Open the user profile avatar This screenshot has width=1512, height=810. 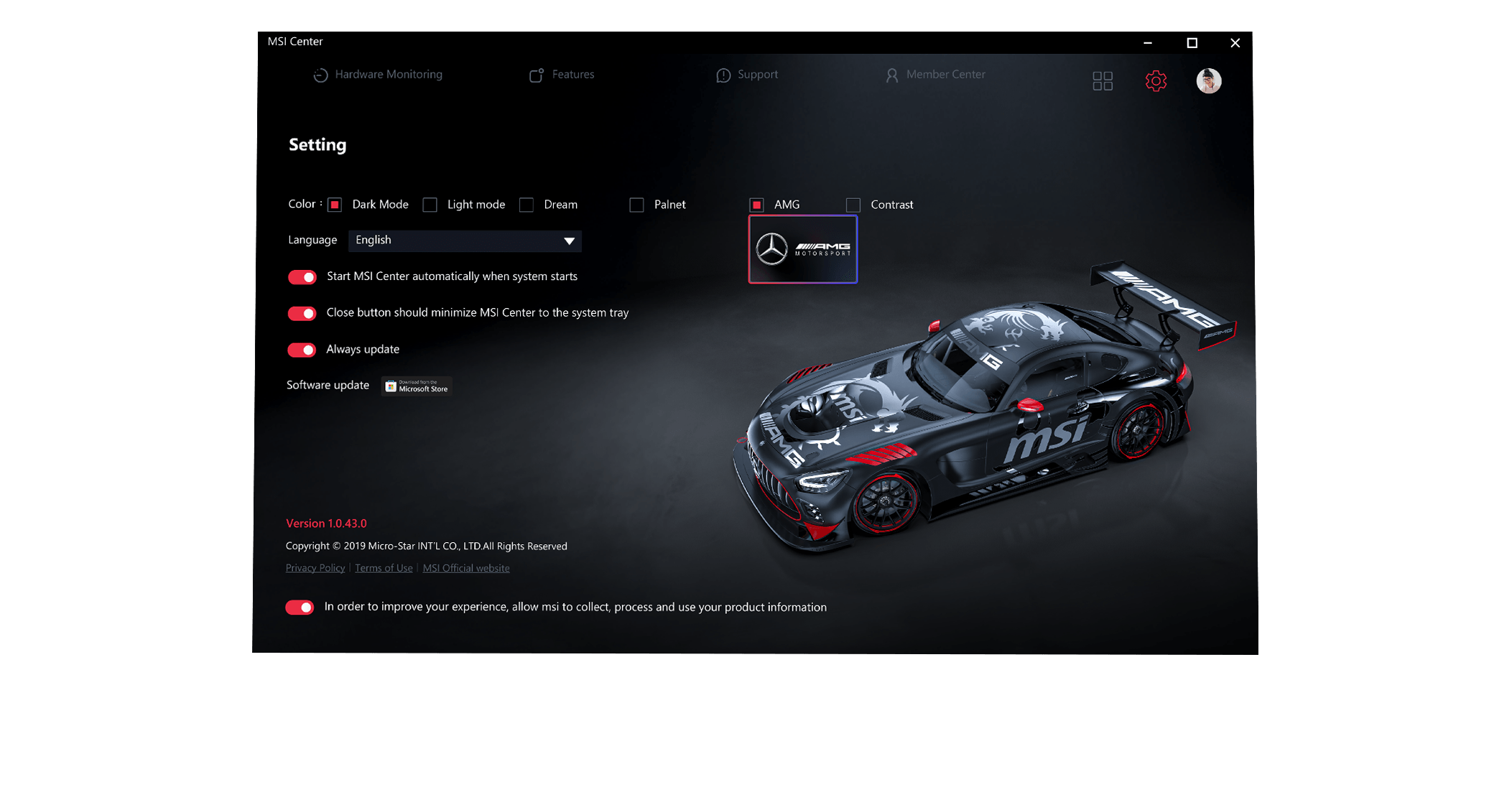coord(1209,81)
